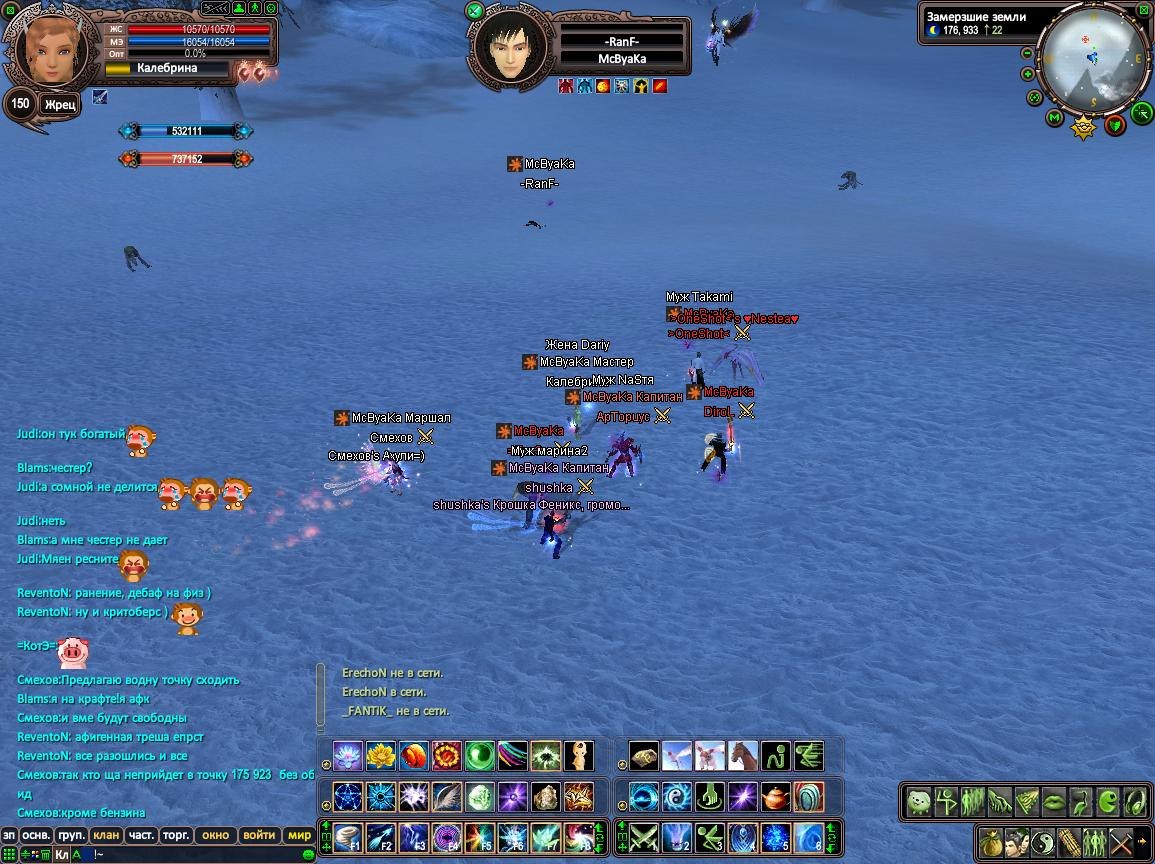Image resolution: width=1155 pixels, height=864 pixels.
Task: Open the yin-yang skills menu icon
Action: click(1043, 840)
